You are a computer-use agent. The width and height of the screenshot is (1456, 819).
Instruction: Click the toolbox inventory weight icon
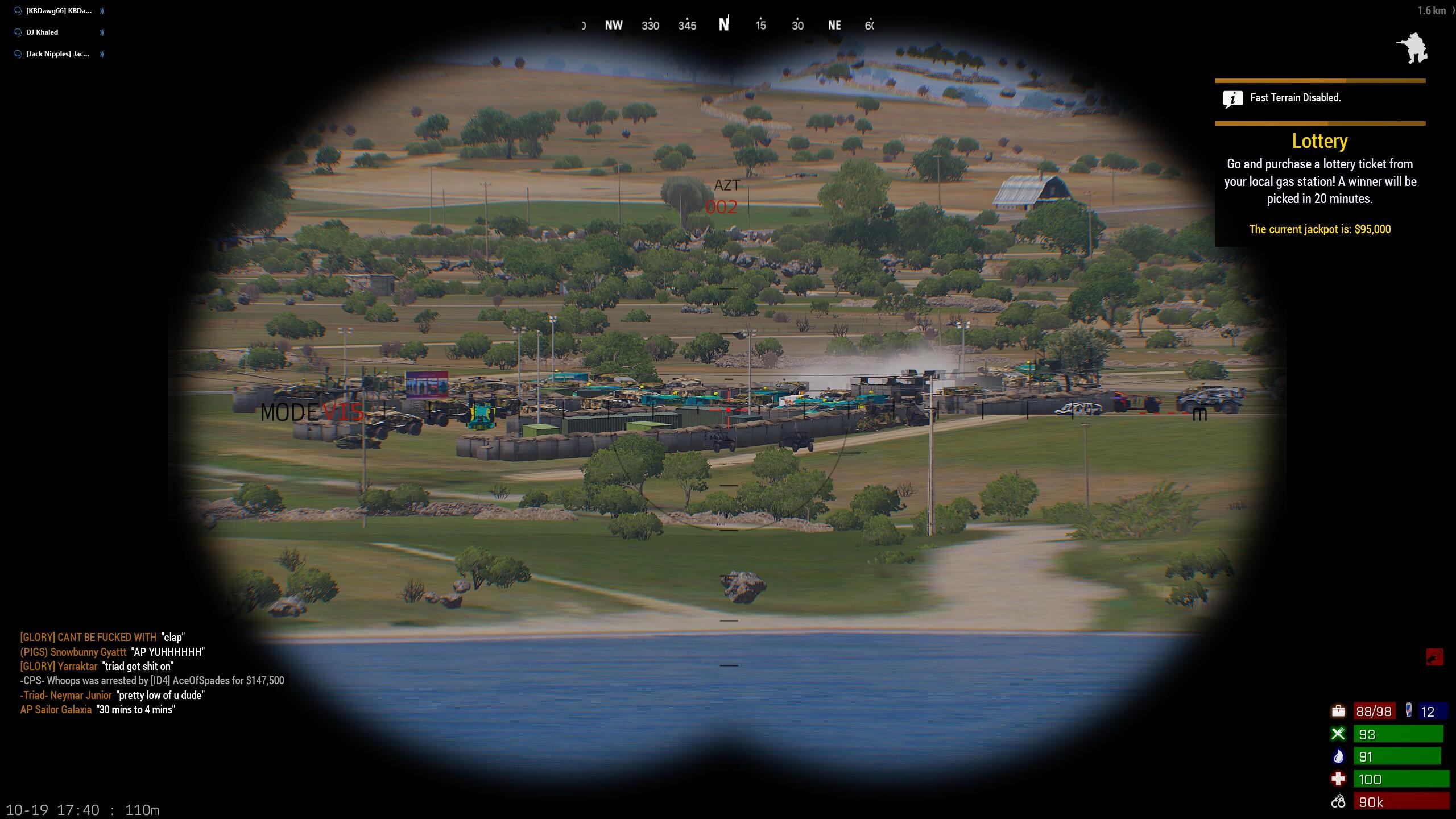(1338, 711)
